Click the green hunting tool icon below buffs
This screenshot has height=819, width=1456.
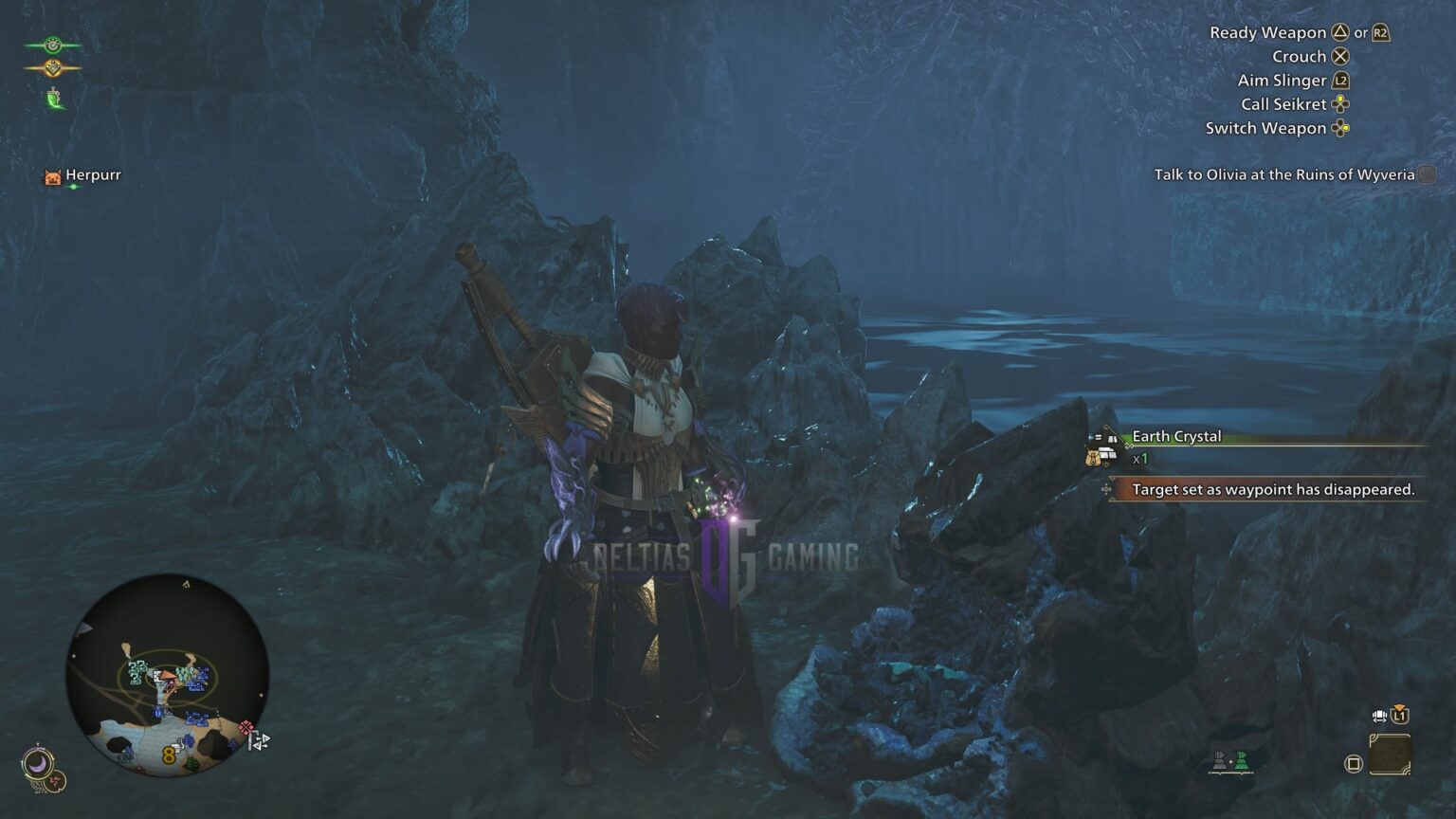tap(53, 98)
